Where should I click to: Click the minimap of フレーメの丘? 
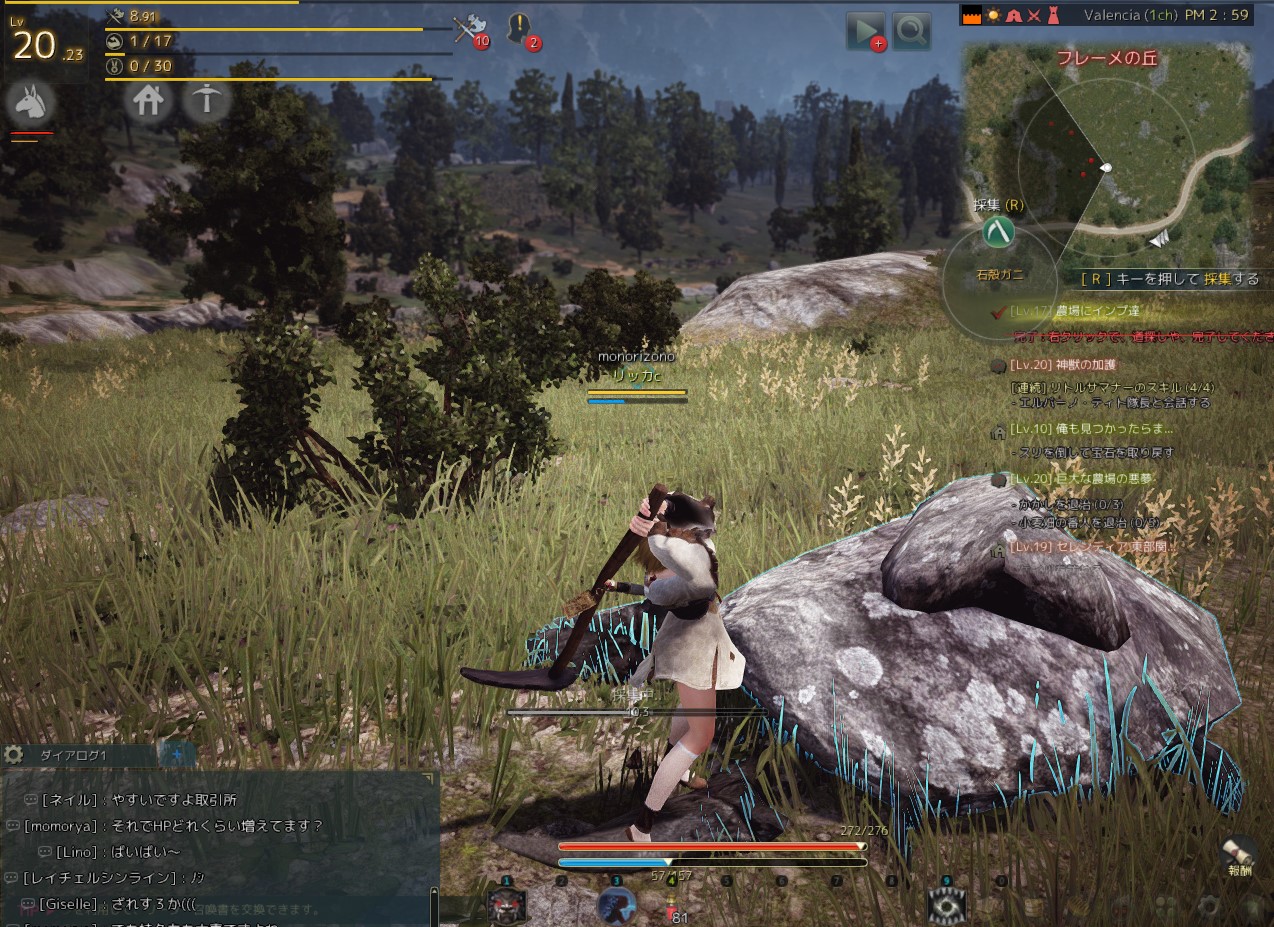tap(1106, 140)
